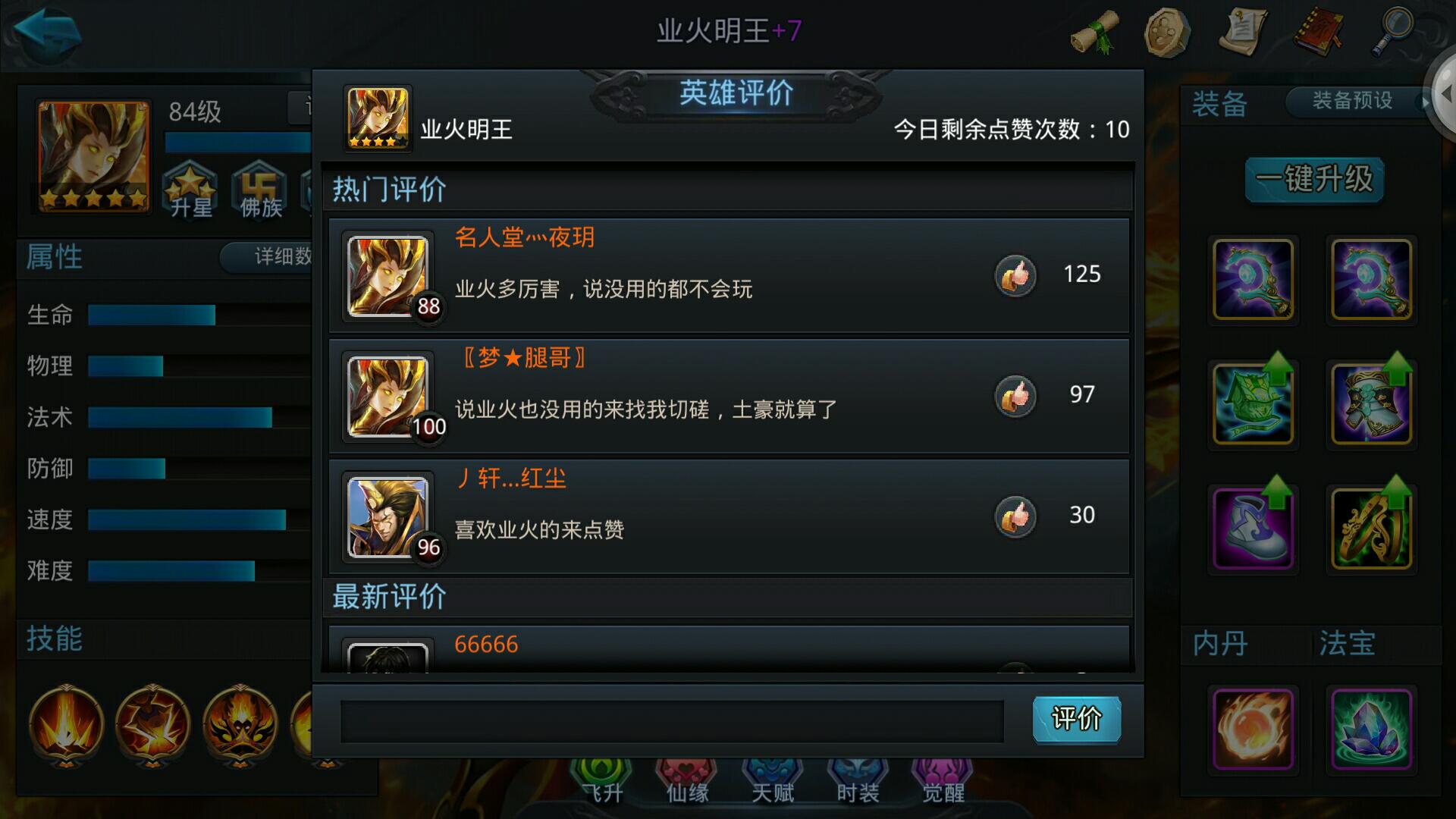
Task: Click the green boots equipment with upgrade arrow
Action: click(x=1251, y=525)
